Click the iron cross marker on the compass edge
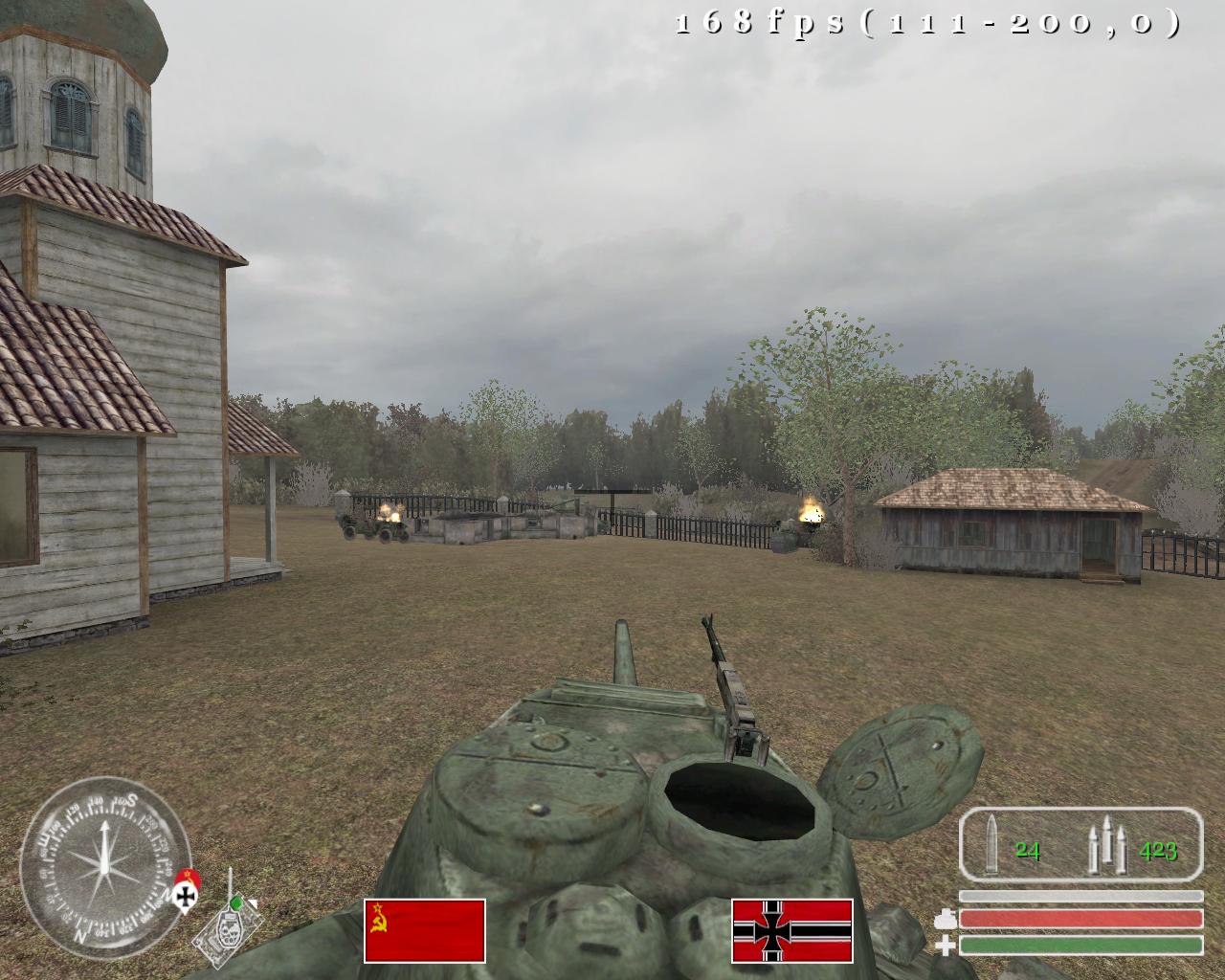Screen dimensions: 1225x980 point(184,895)
